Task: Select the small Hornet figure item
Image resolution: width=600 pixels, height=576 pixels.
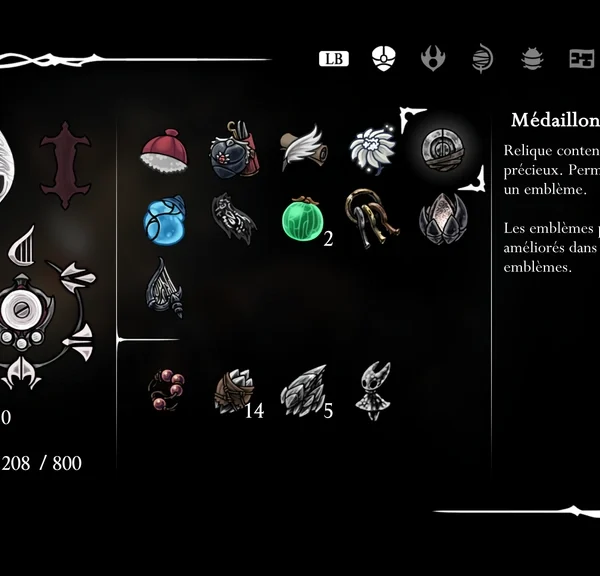Action: point(372,389)
